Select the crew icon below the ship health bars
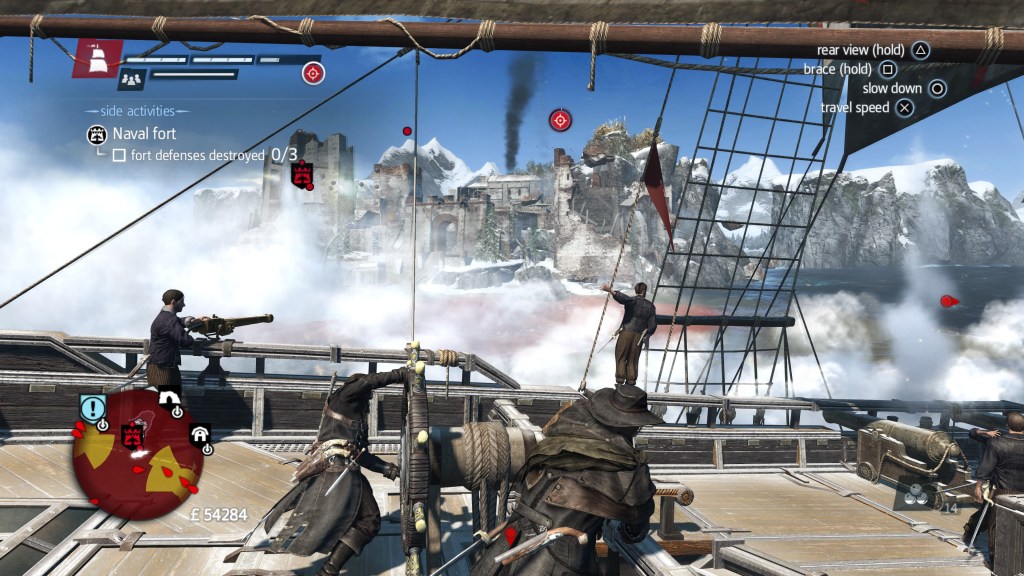Screen dimensions: 1024x576 (131, 78)
